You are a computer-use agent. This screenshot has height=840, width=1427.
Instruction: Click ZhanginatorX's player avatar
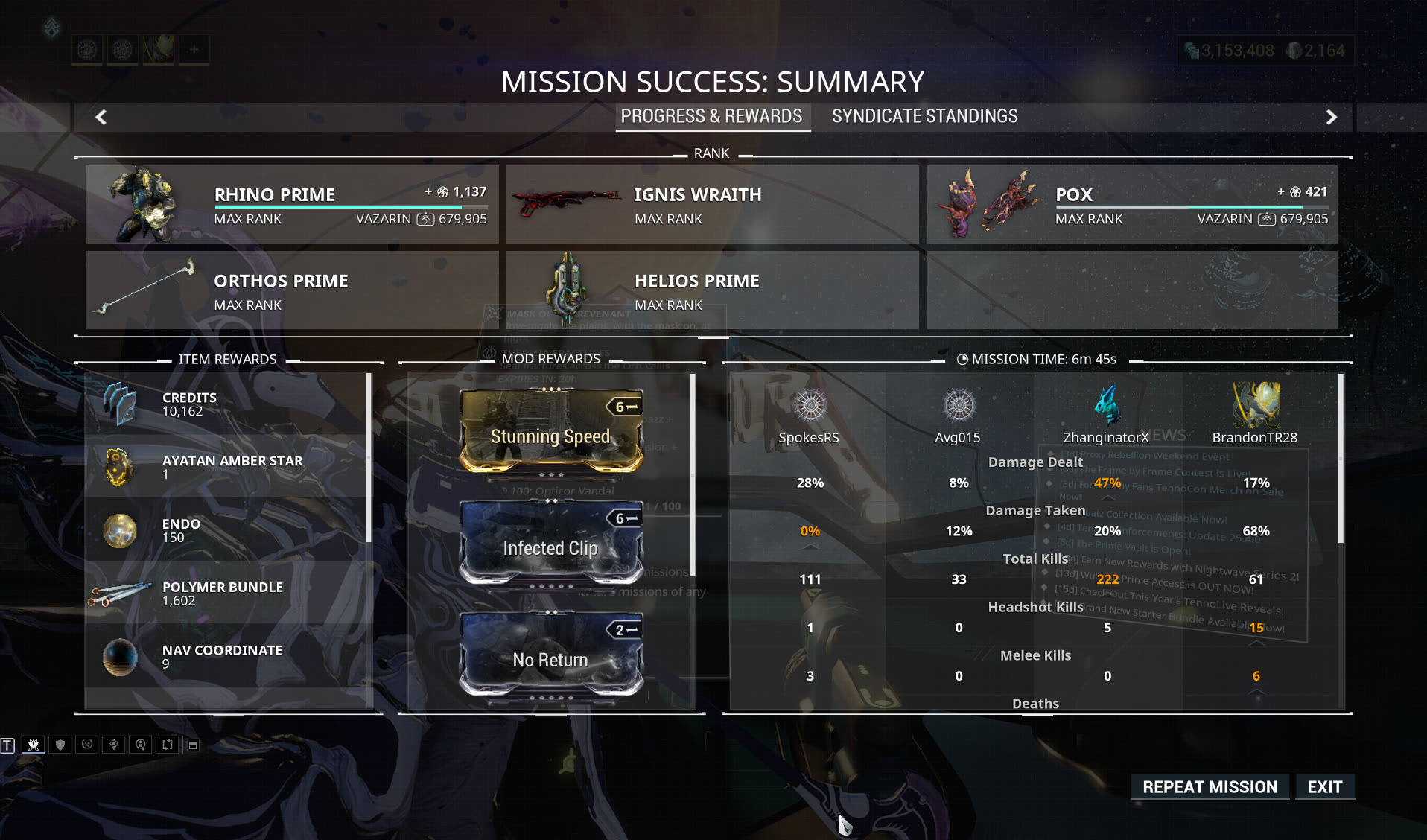pyautogui.click(x=1107, y=406)
